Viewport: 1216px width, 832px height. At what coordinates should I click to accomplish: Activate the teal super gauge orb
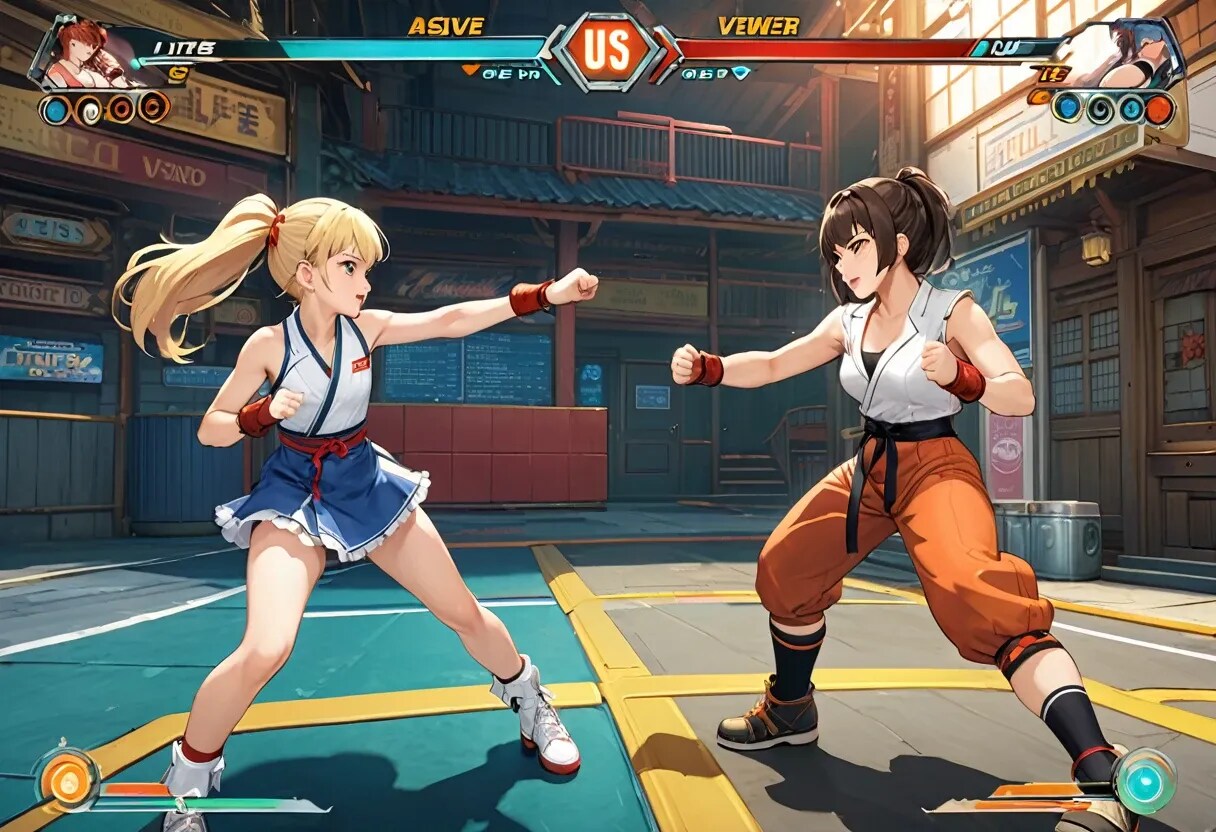coord(1144,780)
